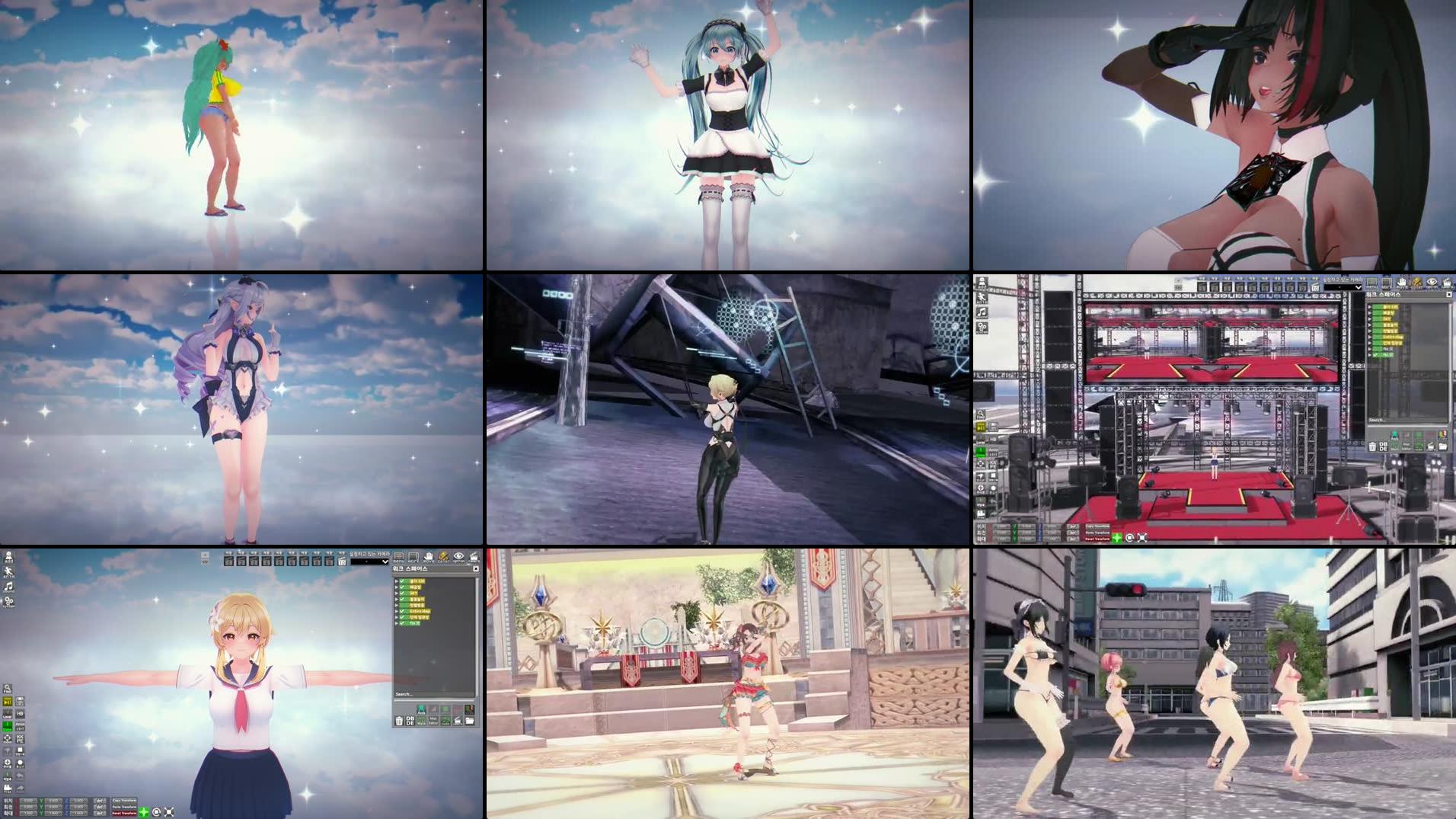Image resolution: width=1456 pixels, height=819 pixels.
Task: Click the camera clapper icon in top-right toolbar
Action: (x=474, y=558)
